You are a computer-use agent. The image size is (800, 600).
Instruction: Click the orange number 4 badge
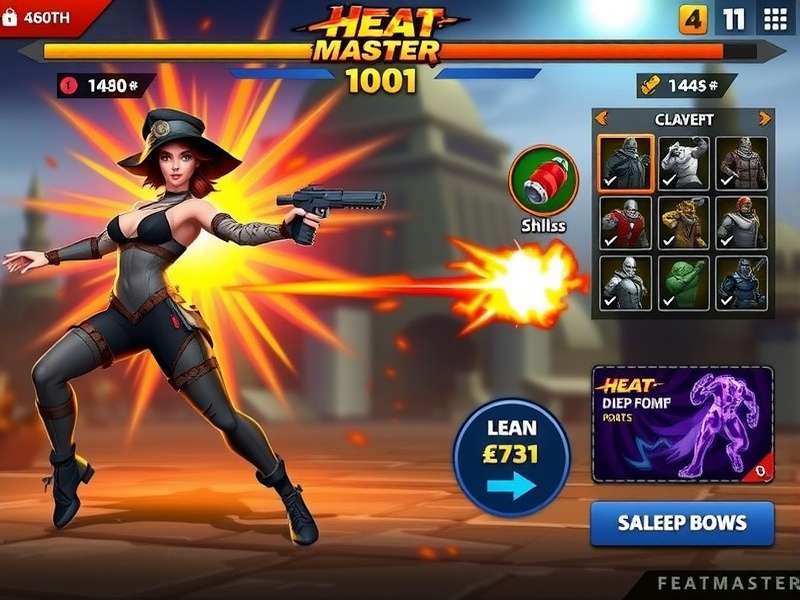pyautogui.click(x=693, y=19)
